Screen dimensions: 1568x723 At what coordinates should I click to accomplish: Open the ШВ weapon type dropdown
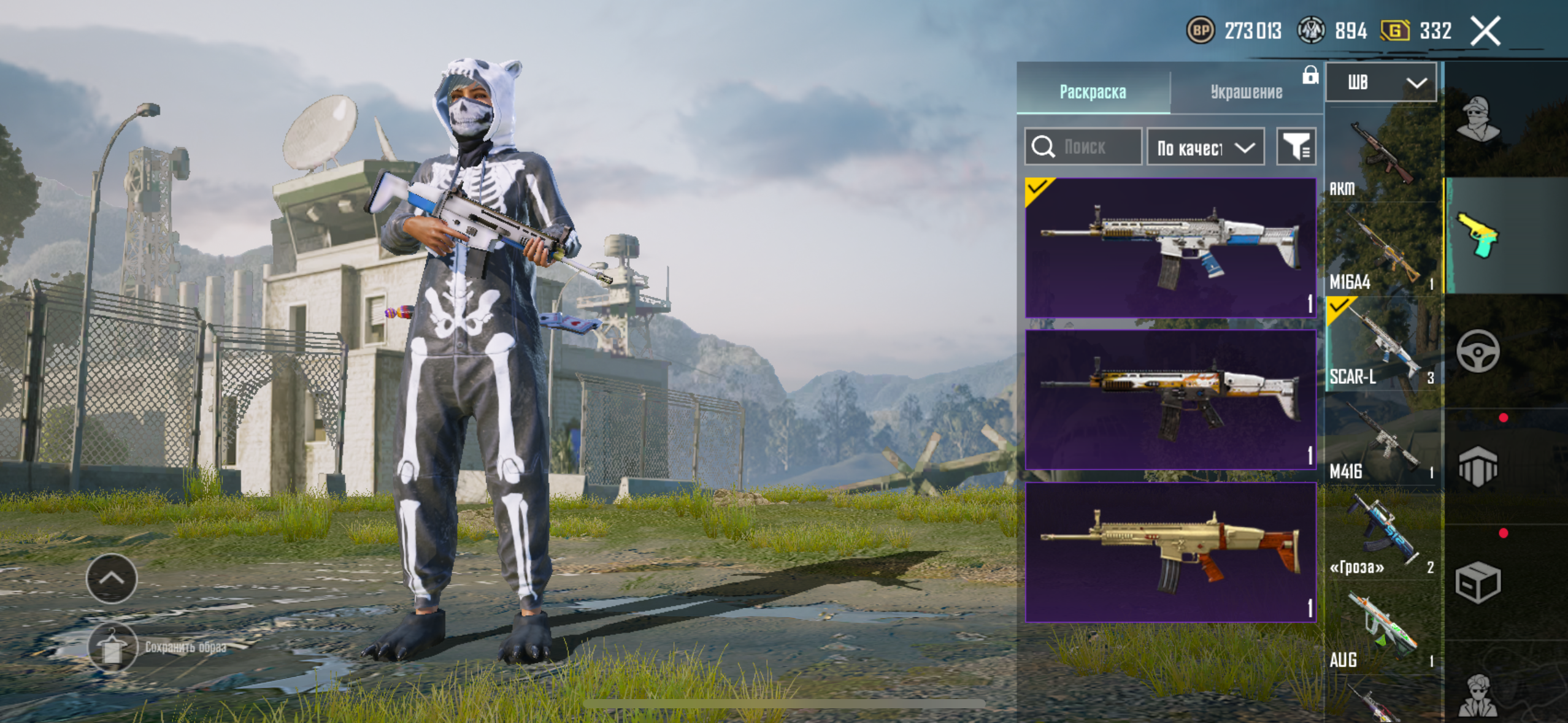coord(1381,82)
